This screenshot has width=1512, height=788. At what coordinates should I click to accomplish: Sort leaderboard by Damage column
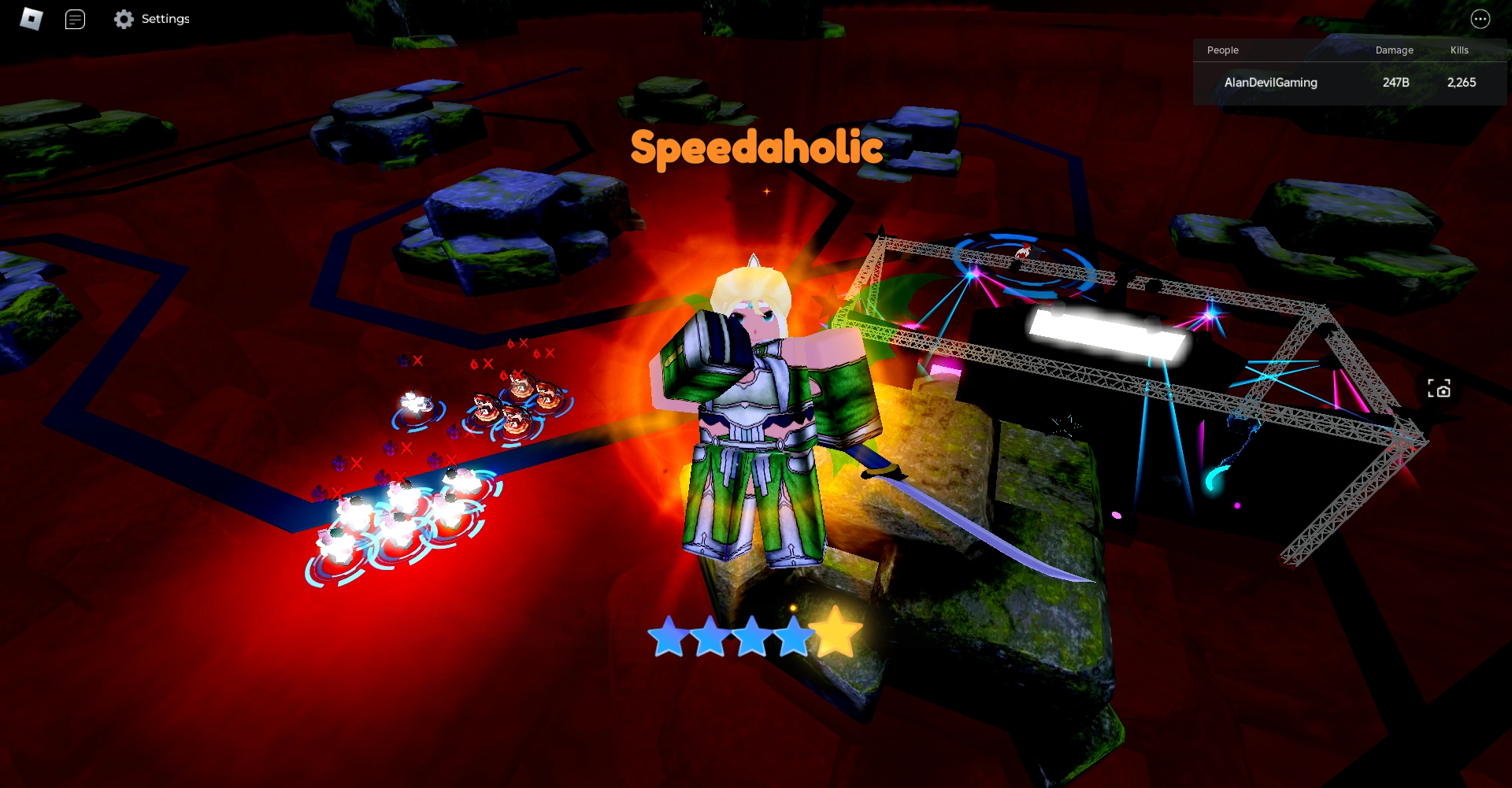1394,50
